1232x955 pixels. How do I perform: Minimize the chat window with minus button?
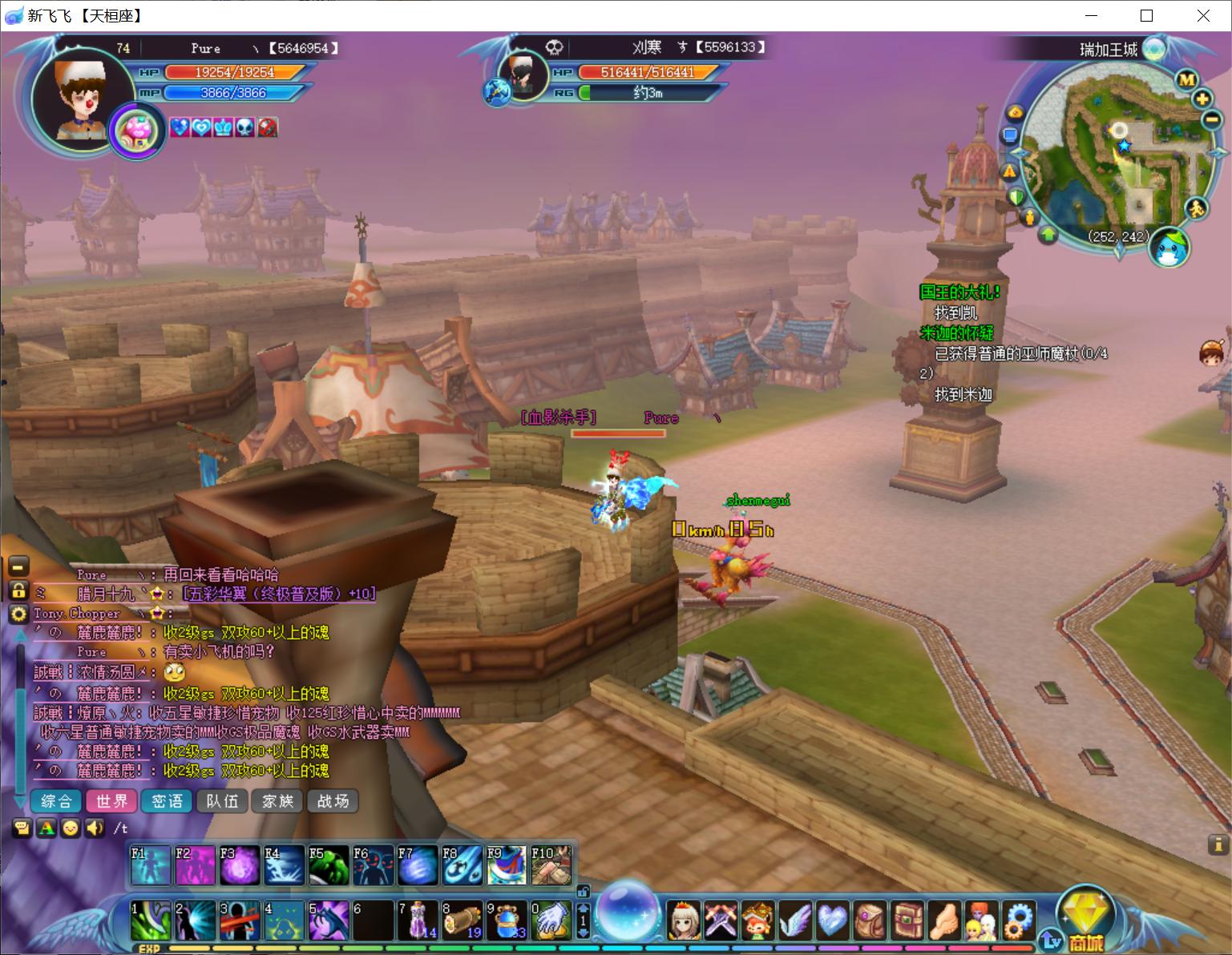click(x=18, y=566)
